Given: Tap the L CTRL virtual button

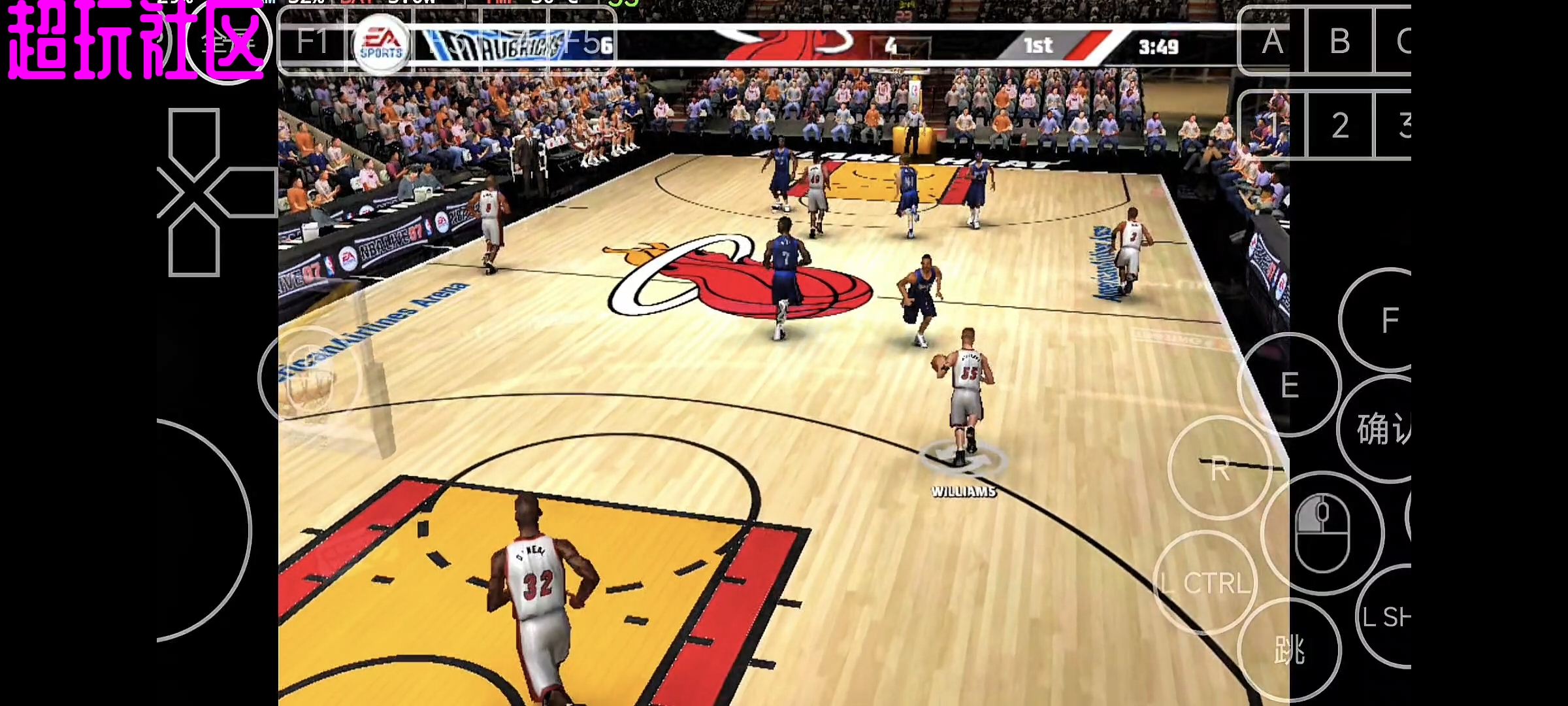Looking at the screenshot, I should tap(1206, 582).
